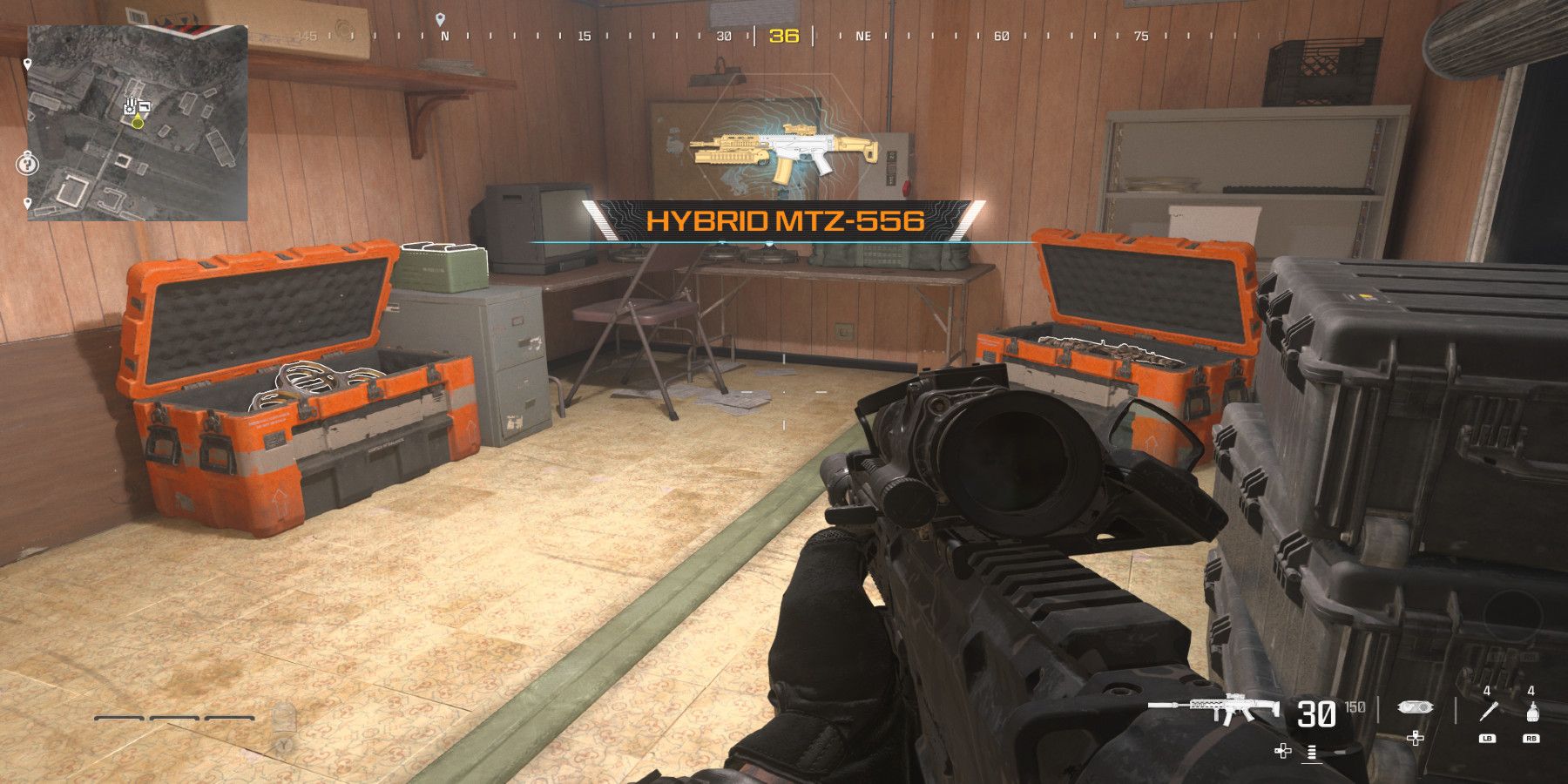Image resolution: width=1568 pixels, height=784 pixels.
Task: Click the LB button prompt icon
Action: point(1488,739)
